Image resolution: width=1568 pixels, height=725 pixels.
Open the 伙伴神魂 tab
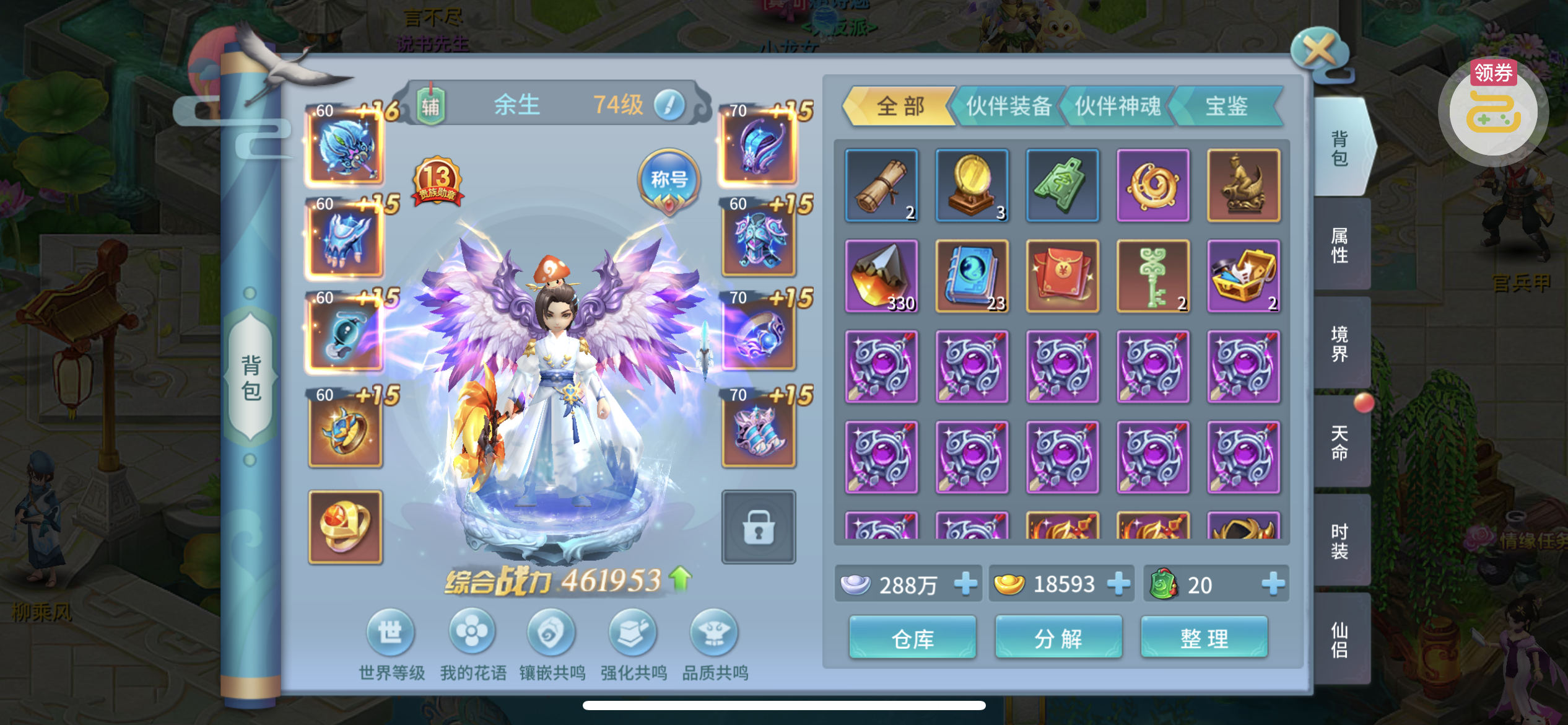tap(1117, 107)
